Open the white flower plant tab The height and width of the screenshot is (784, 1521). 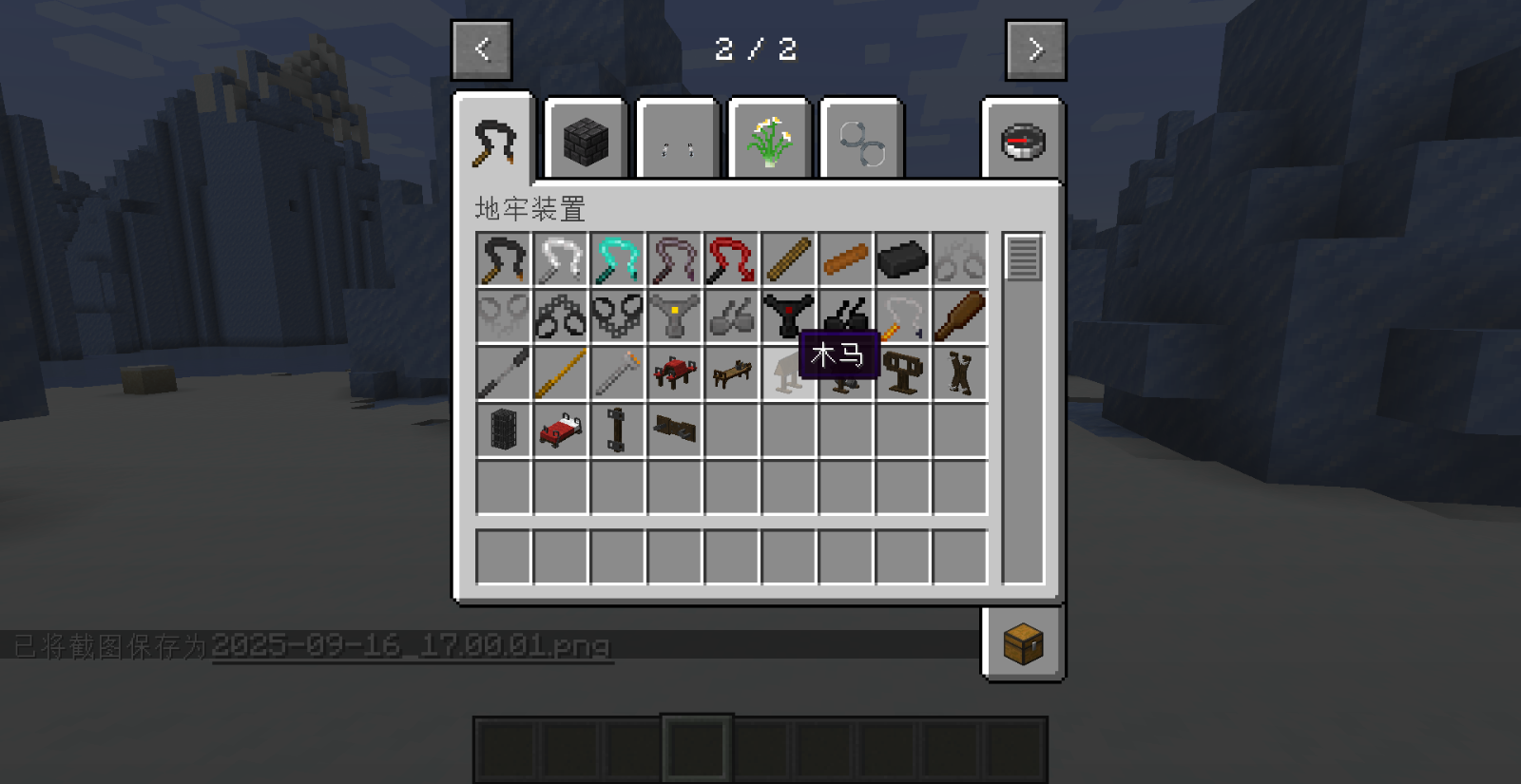tap(769, 142)
